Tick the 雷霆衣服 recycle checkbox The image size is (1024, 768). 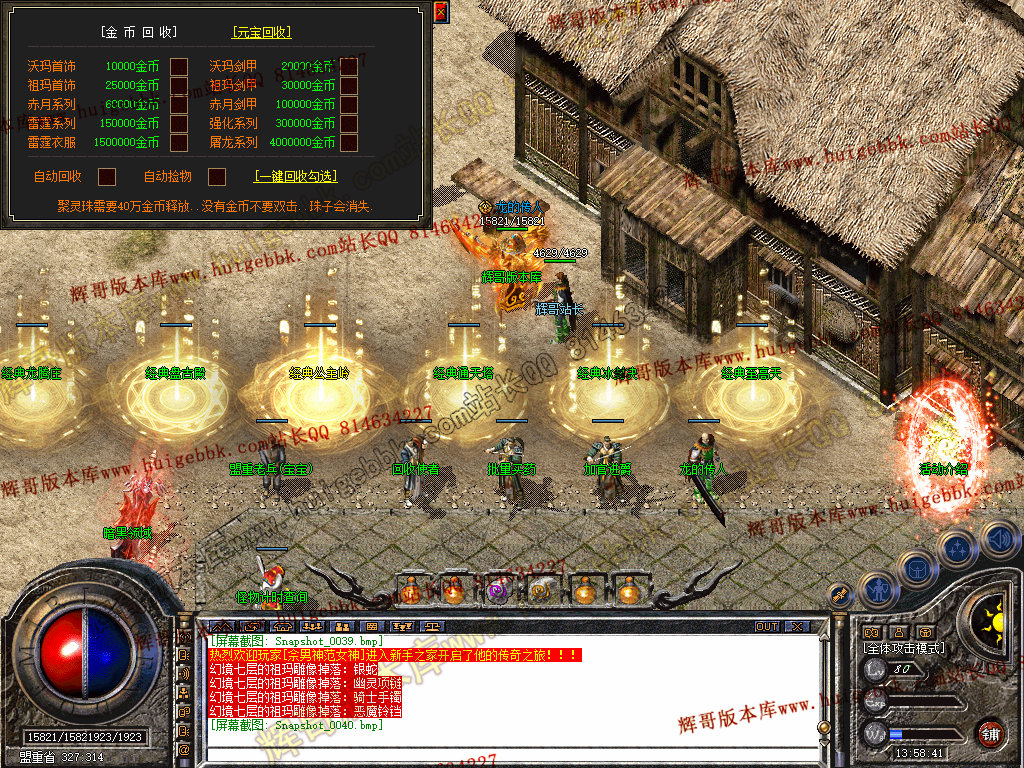pyautogui.click(x=179, y=143)
